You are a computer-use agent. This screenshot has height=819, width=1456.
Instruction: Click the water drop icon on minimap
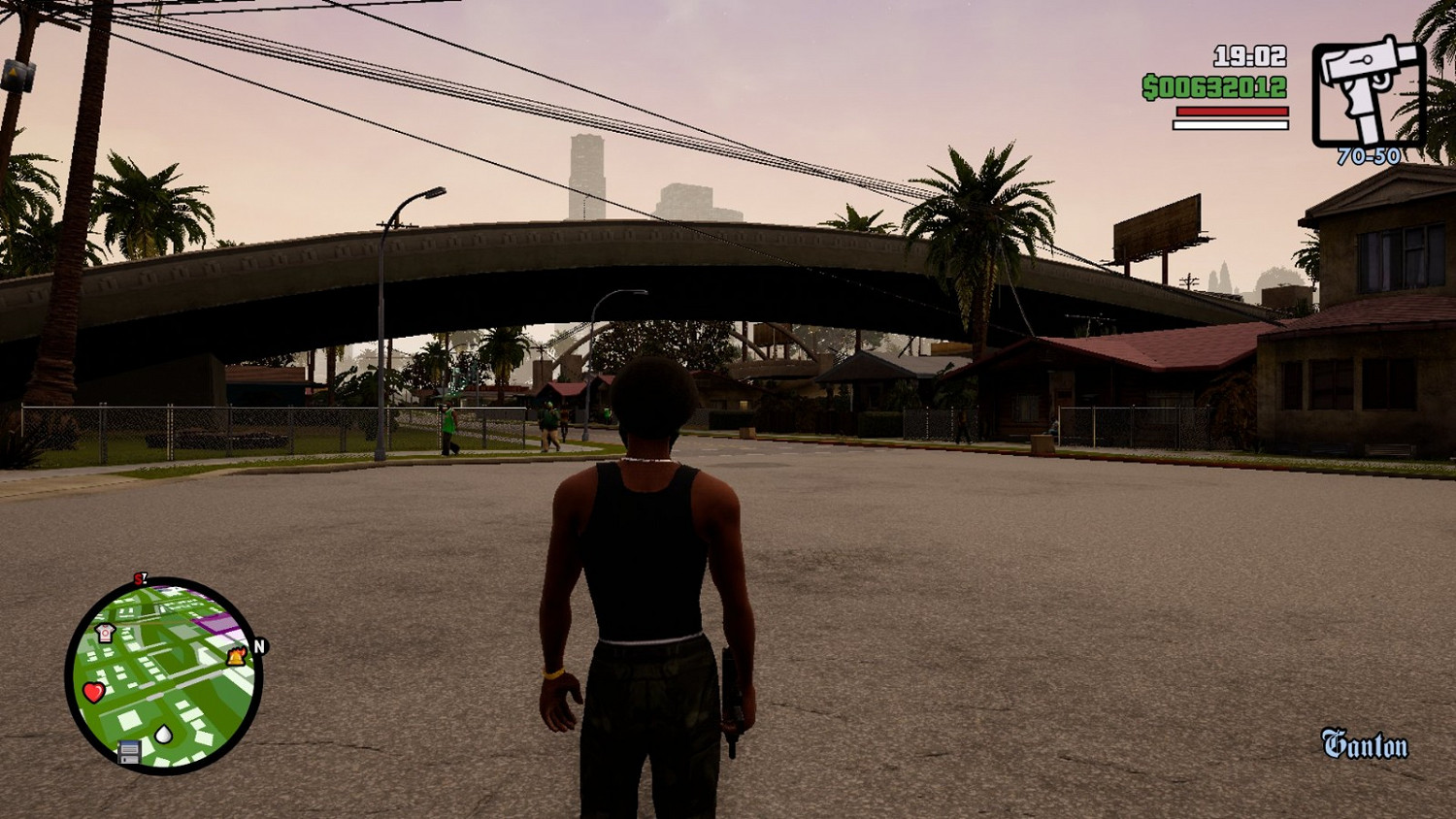163,733
